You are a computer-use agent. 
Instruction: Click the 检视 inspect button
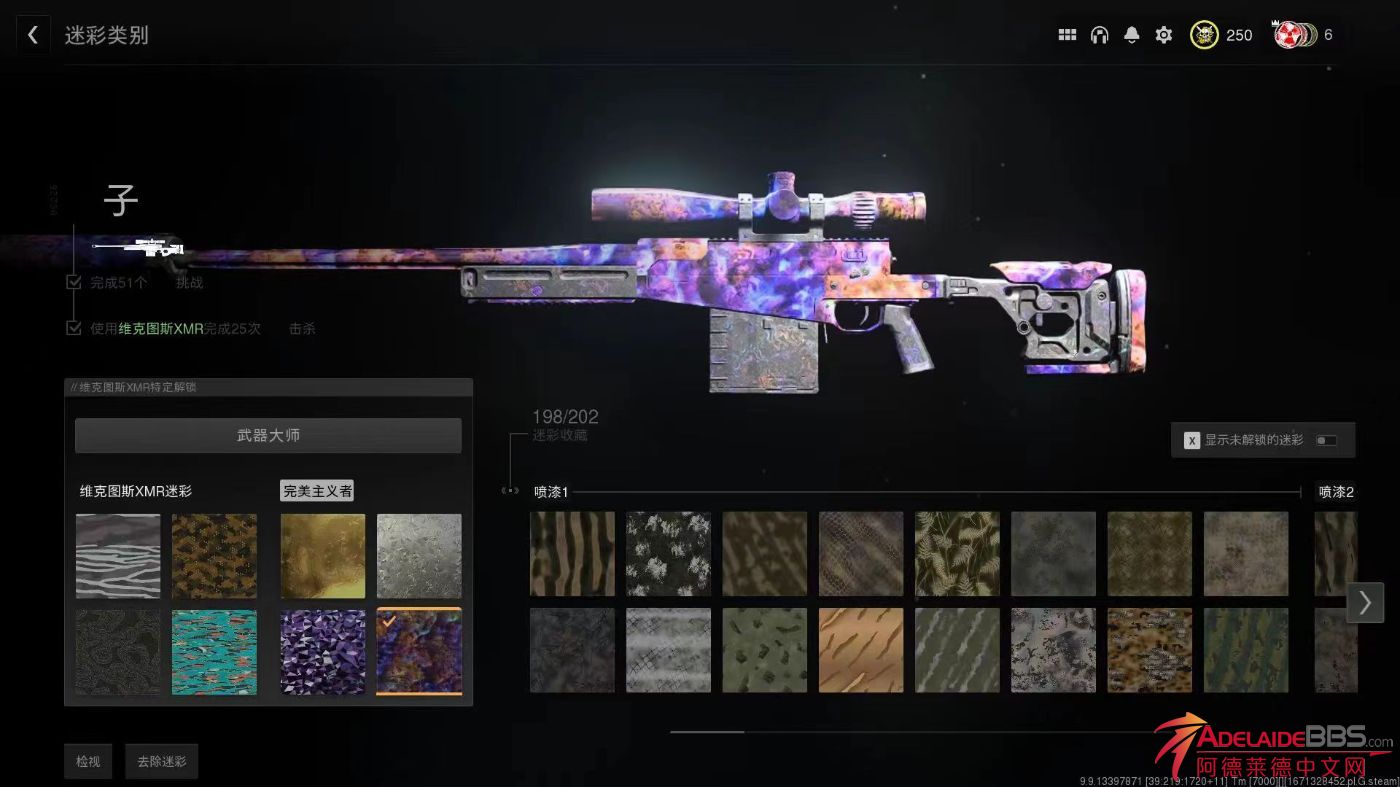(88, 762)
